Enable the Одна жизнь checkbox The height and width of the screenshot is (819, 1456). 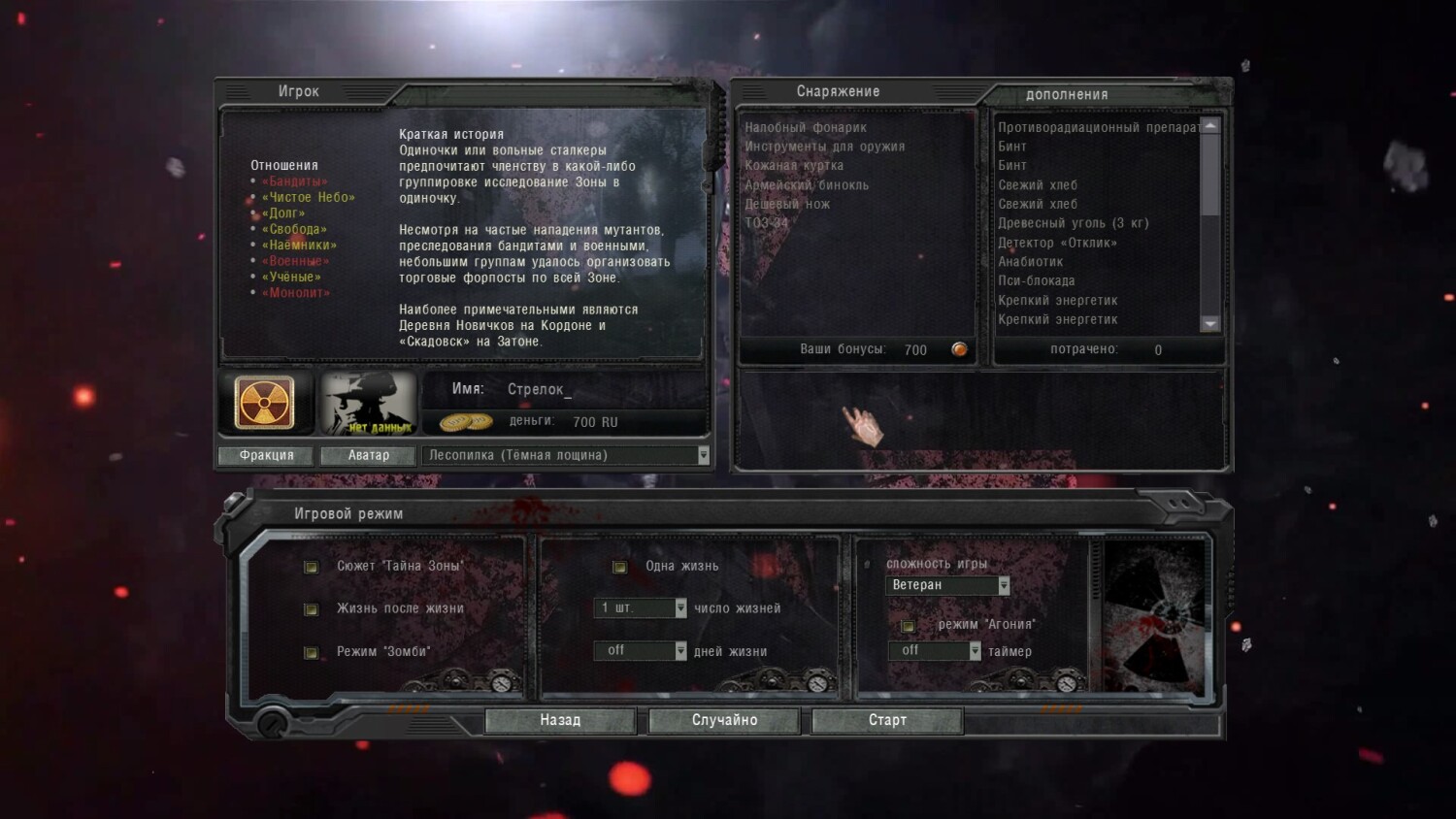(619, 567)
